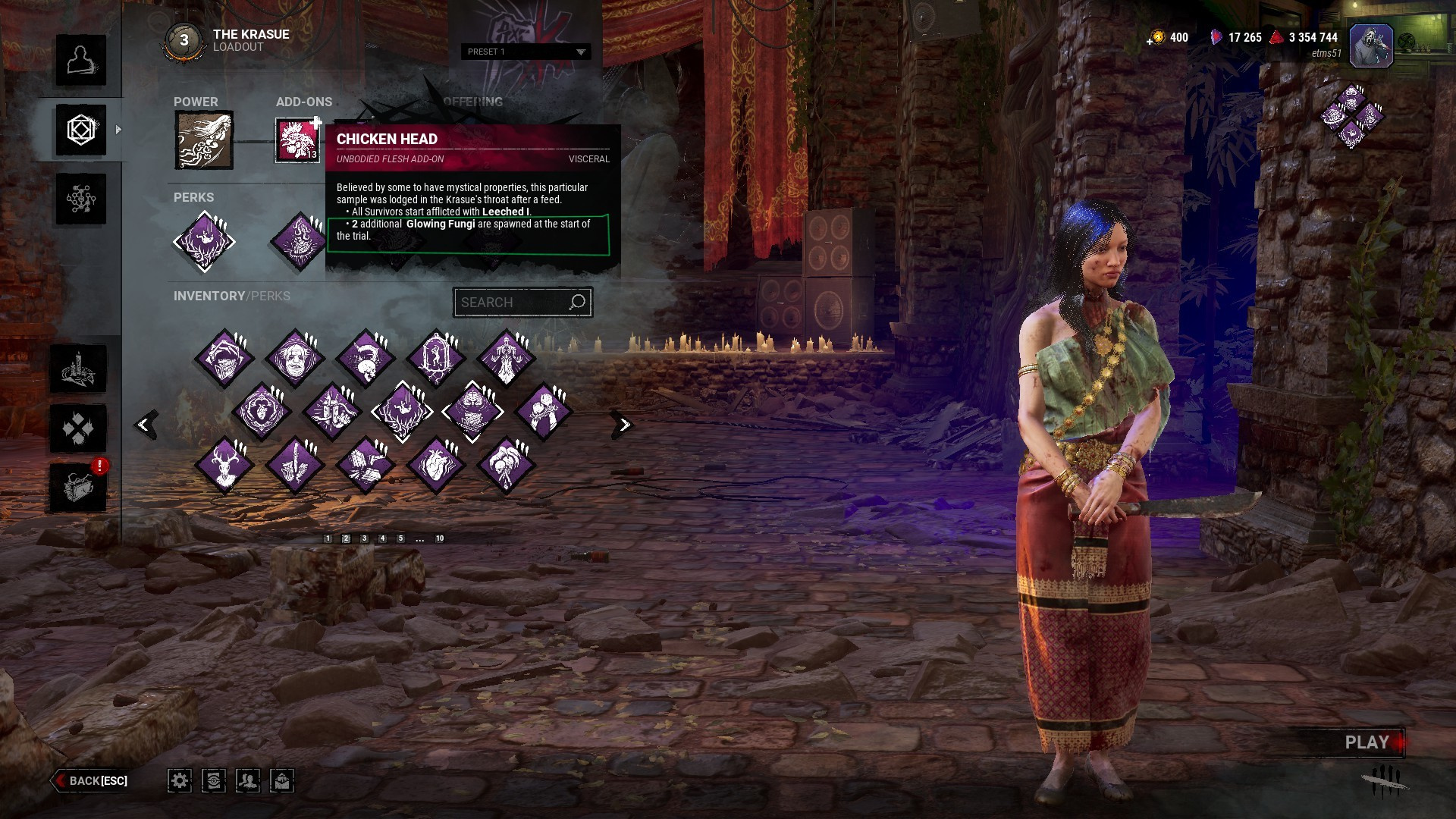Open the player profile avatar
Screen dimensions: 1456x819
pos(1370,45)
